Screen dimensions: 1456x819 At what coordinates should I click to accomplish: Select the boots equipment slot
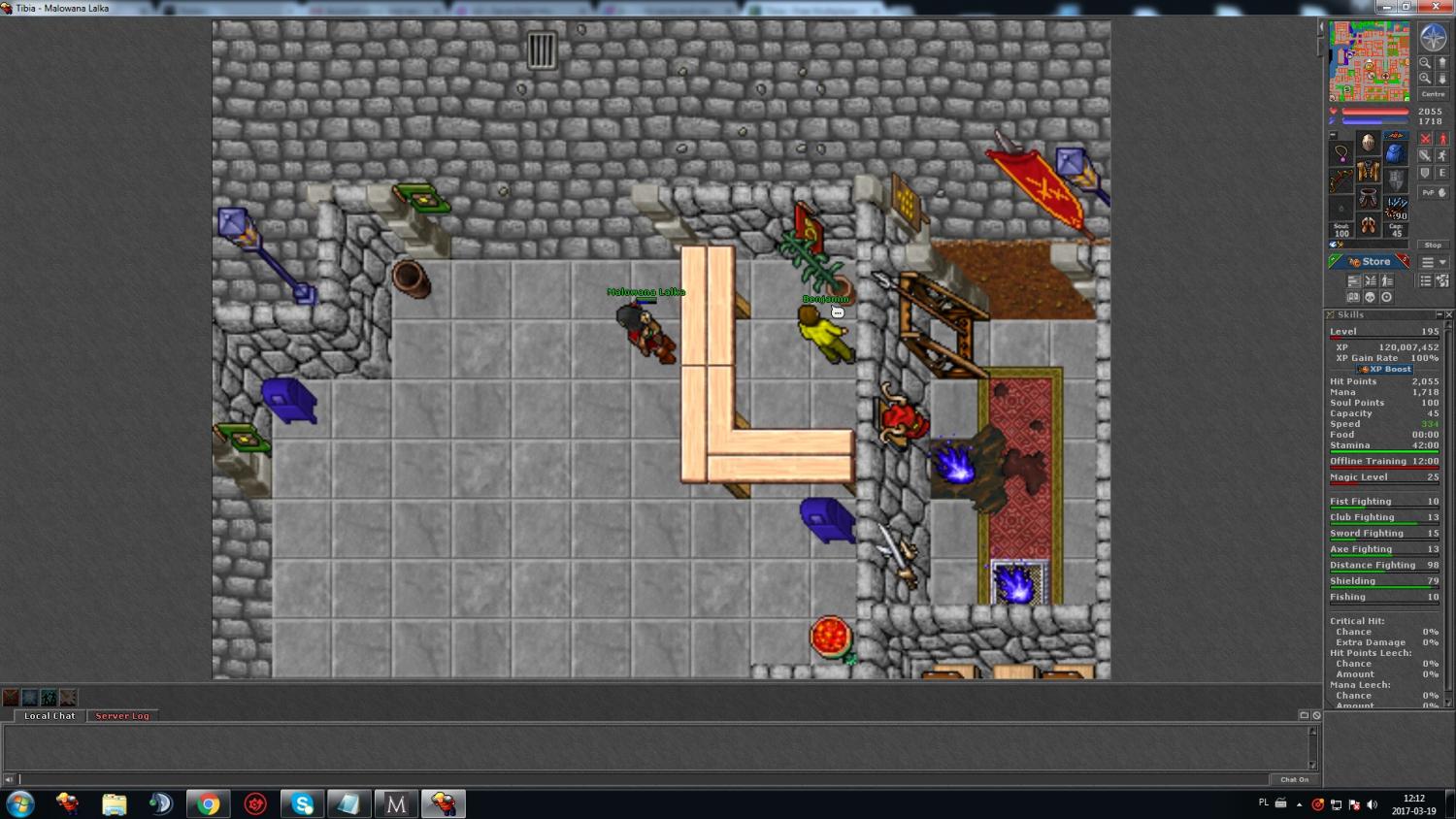[x=1368, y=226]
